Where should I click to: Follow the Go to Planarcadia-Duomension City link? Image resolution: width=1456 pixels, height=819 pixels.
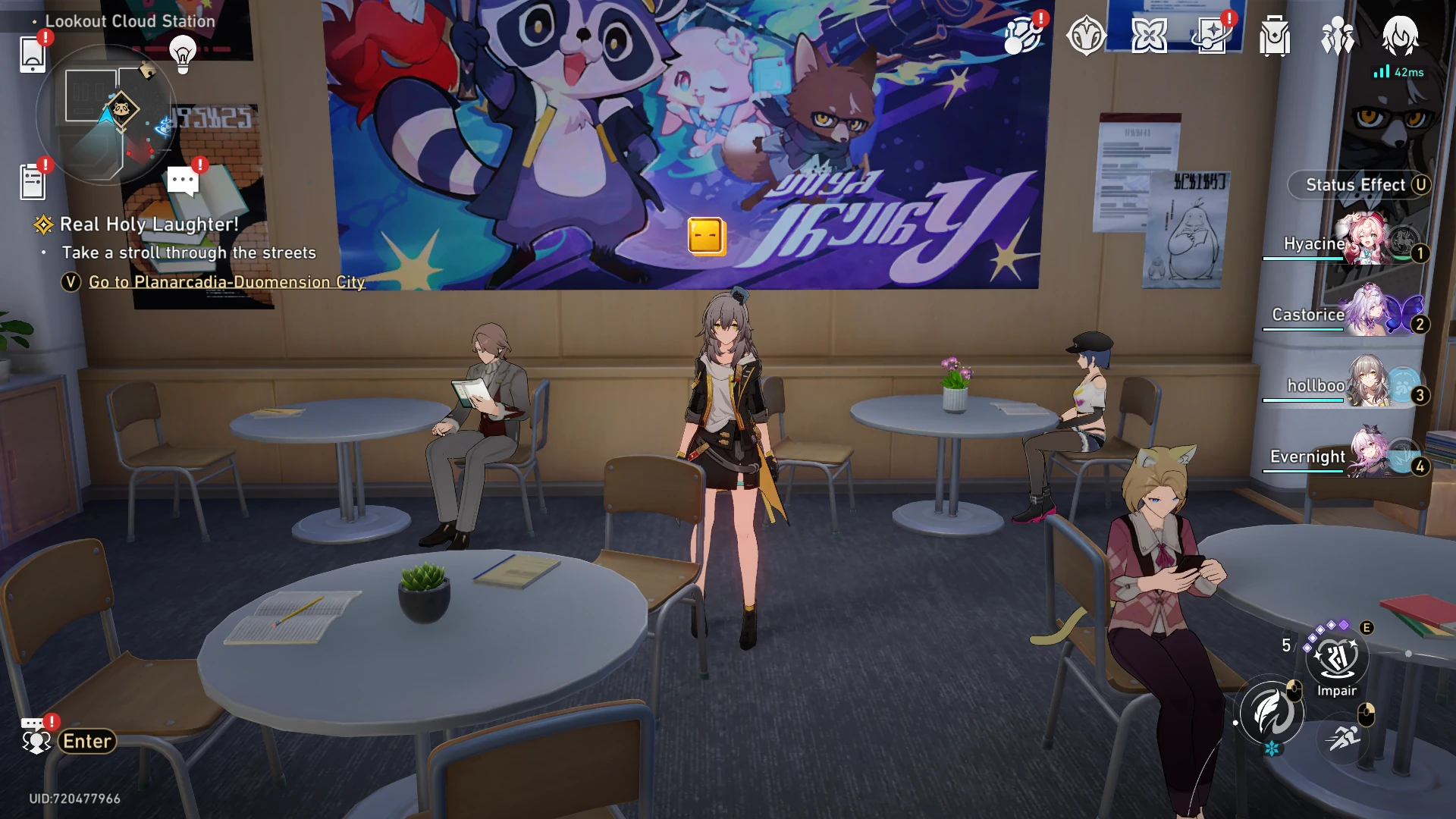(227, 282)
